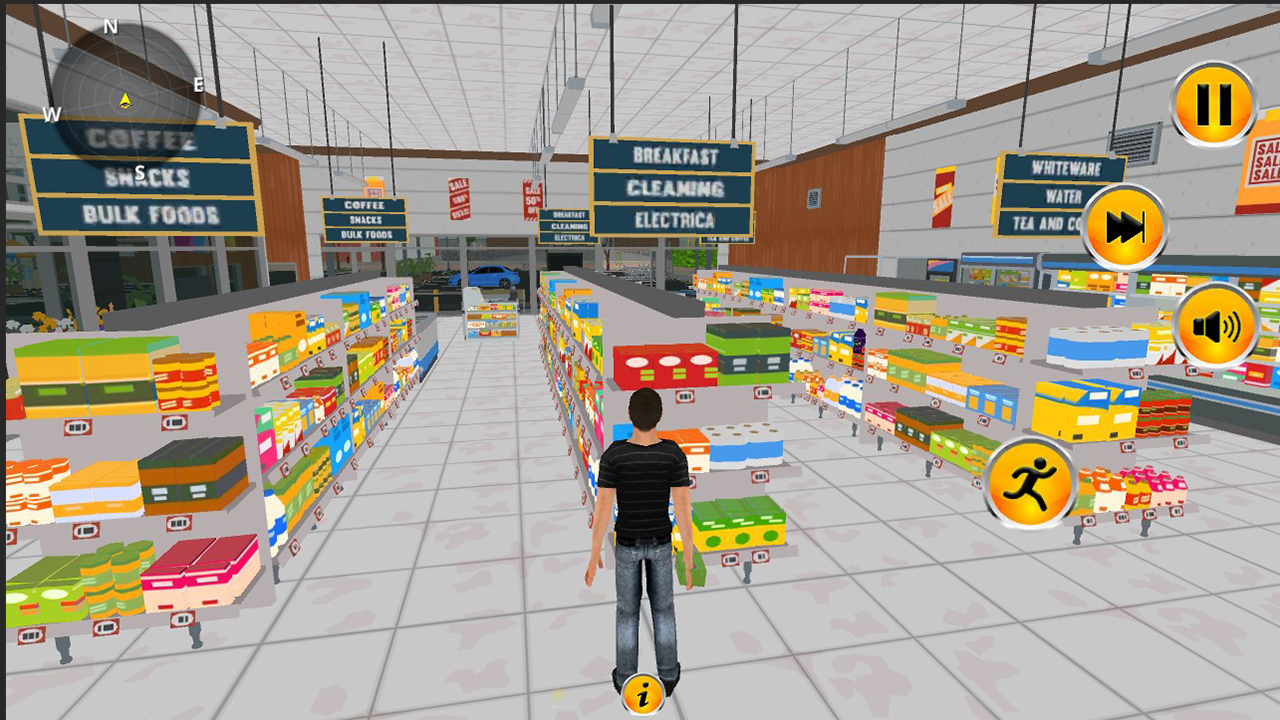Toggle the pause button on
1280x720 pixels.
pyautogui.click(x=1213, y=100)
